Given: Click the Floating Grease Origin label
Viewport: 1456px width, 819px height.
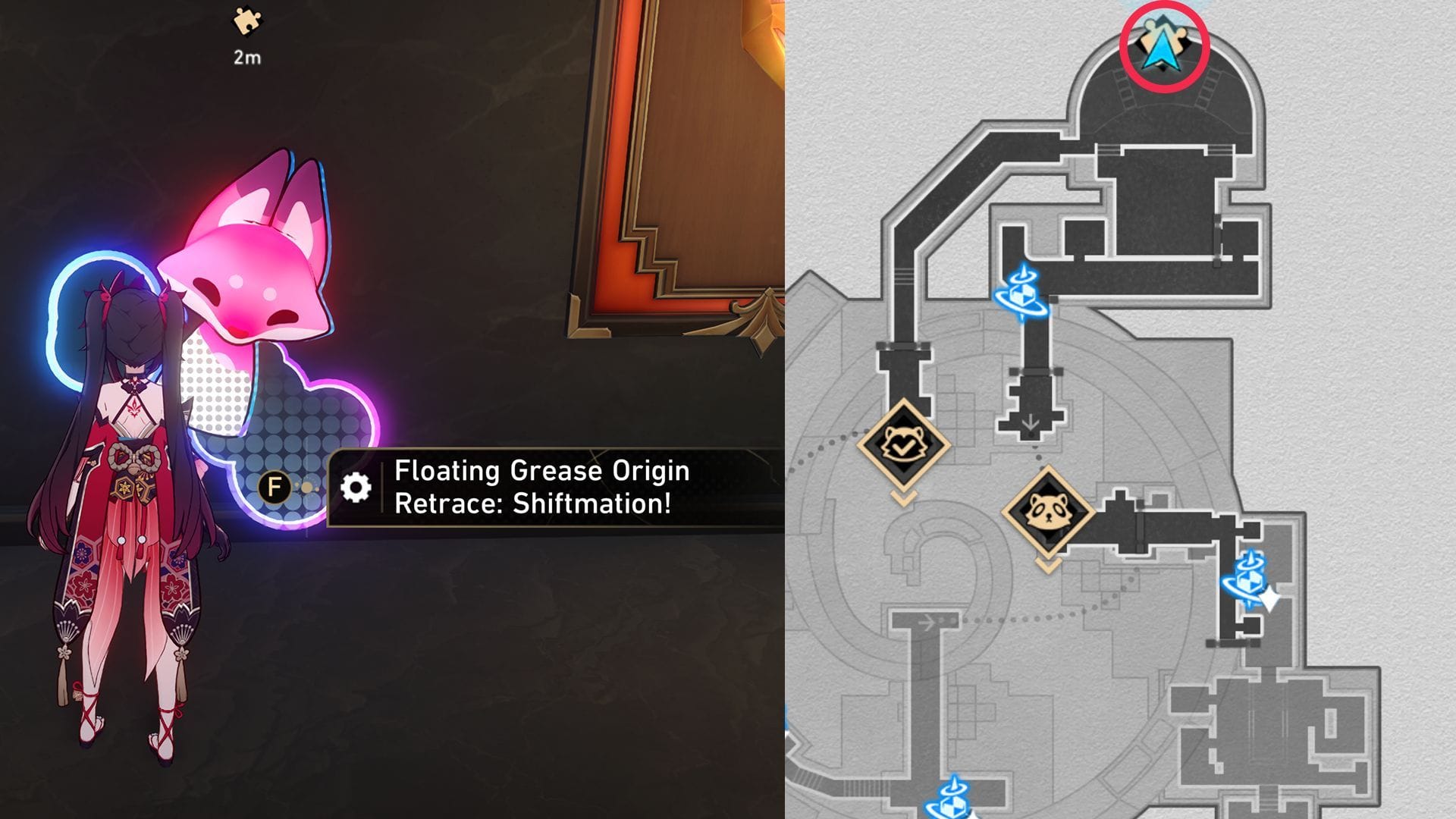Looking at the screenshot, I should tap(540, 472).
